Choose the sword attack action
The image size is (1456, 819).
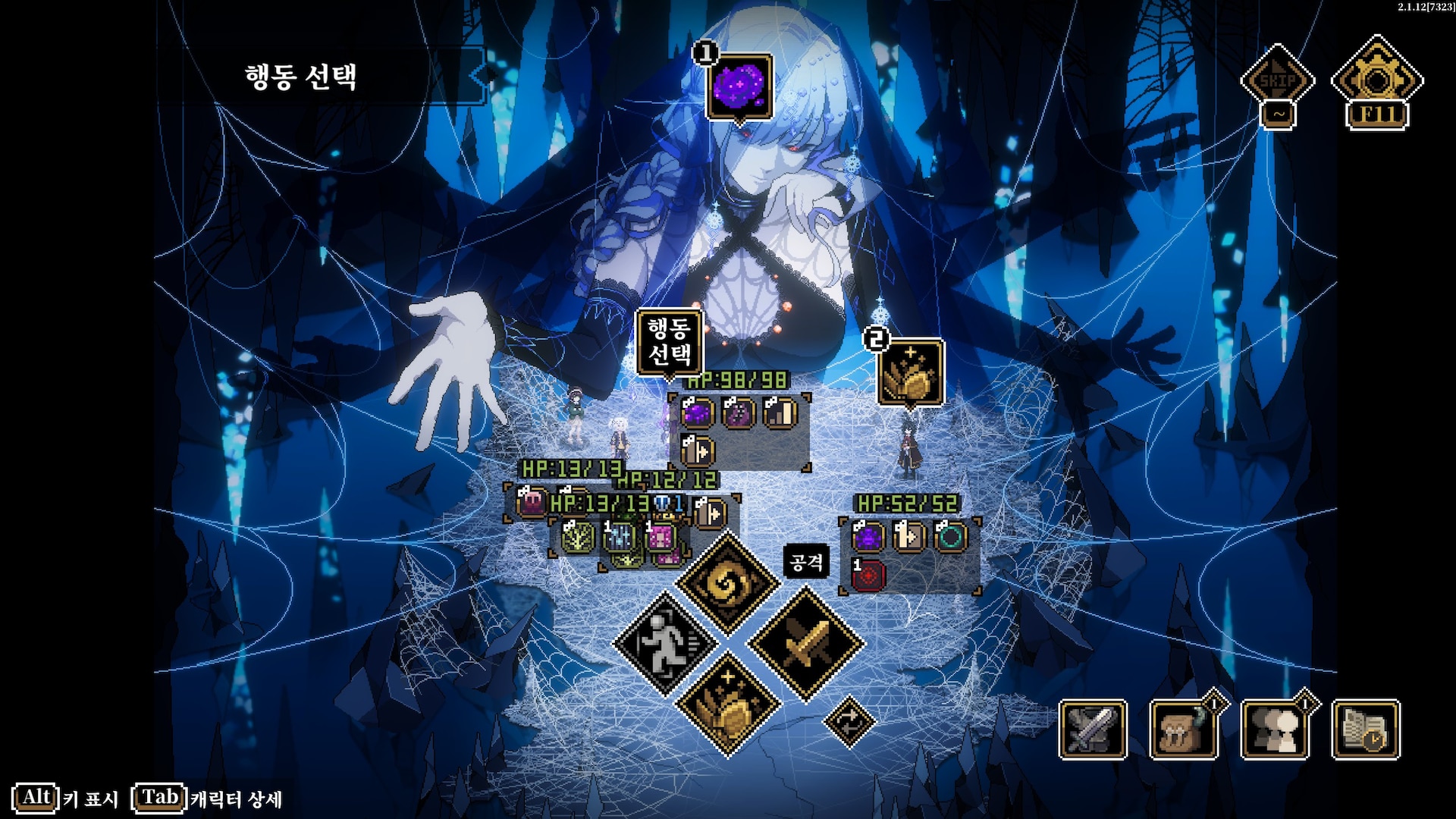805,644
